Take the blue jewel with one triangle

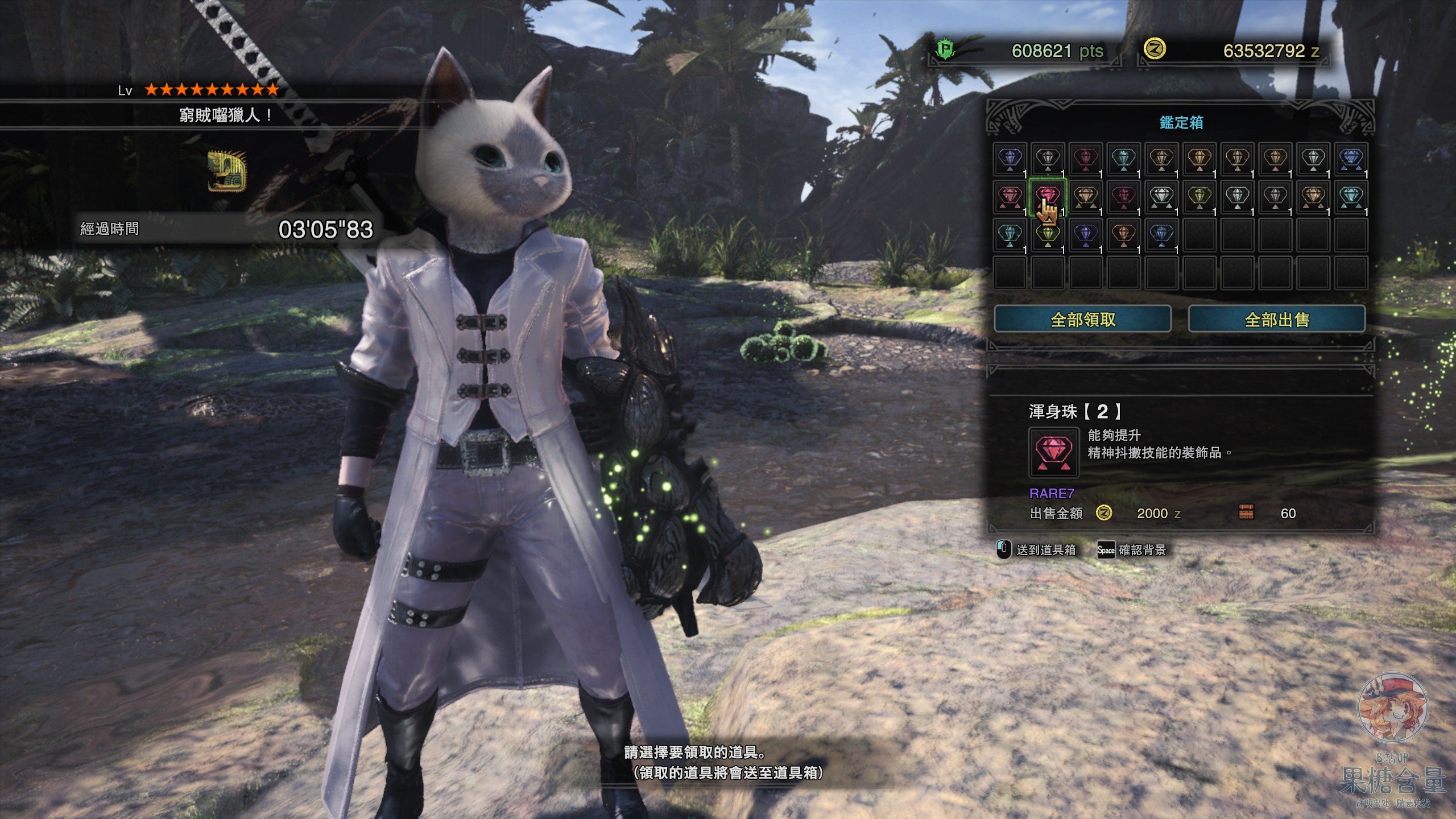[1161, 234]
